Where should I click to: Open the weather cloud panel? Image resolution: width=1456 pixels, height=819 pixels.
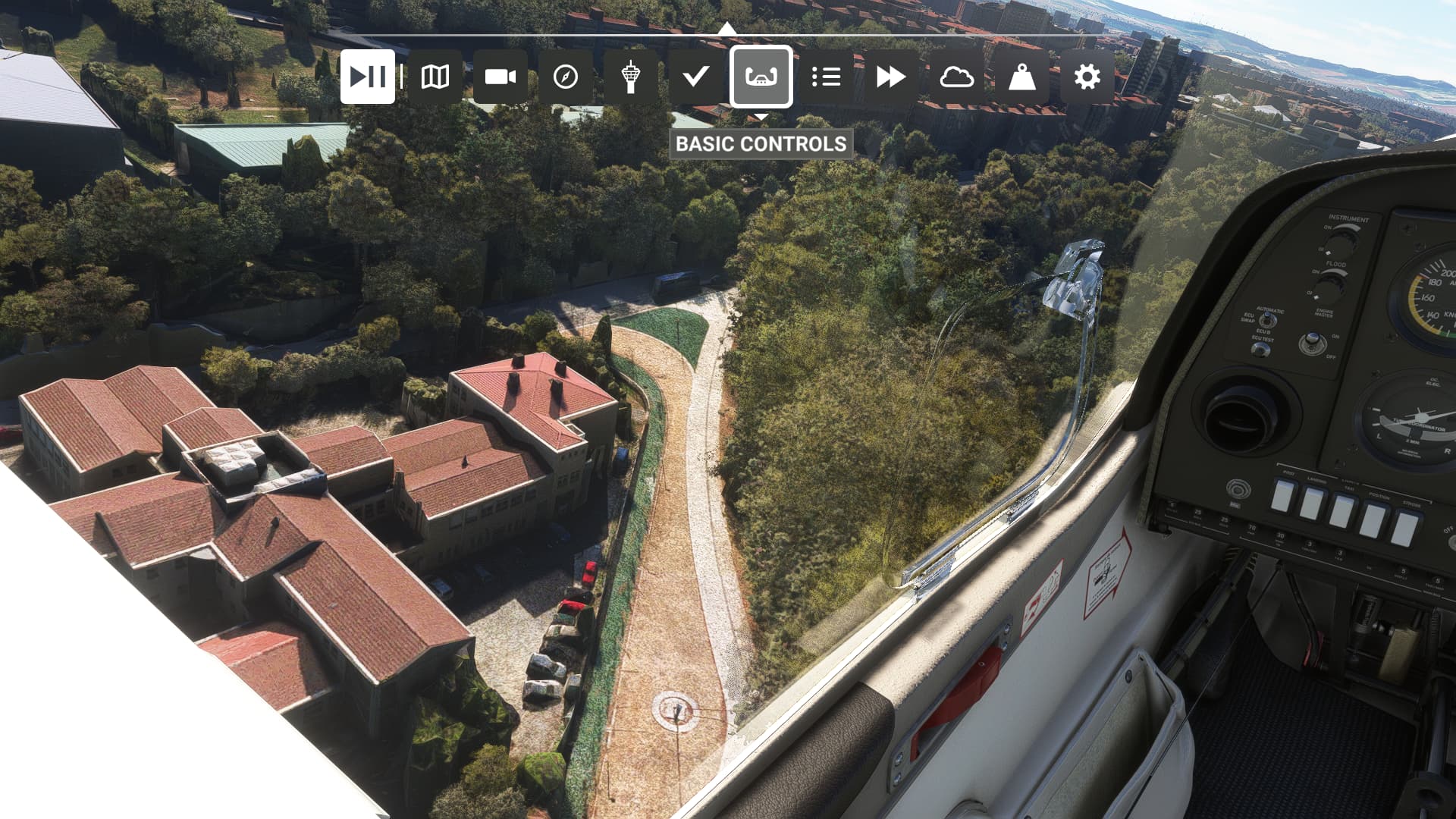point(956,77)
